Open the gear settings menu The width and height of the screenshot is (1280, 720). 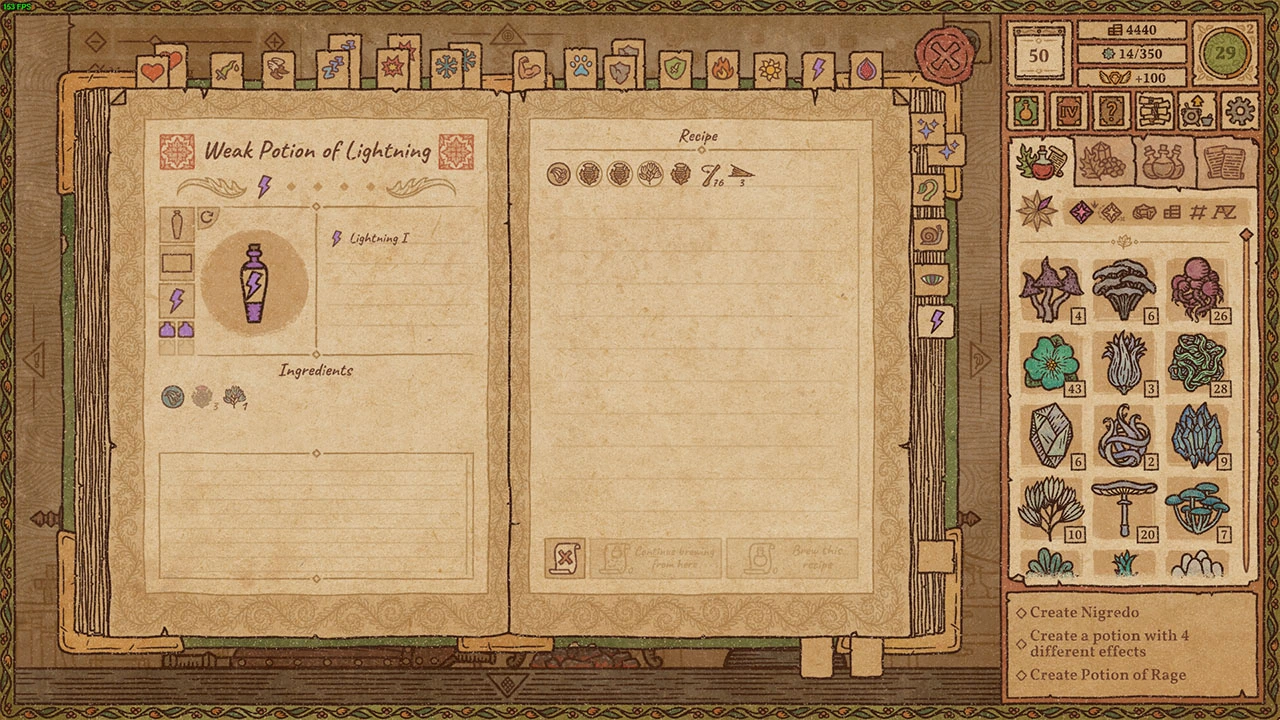click(x=1240, y=110)
